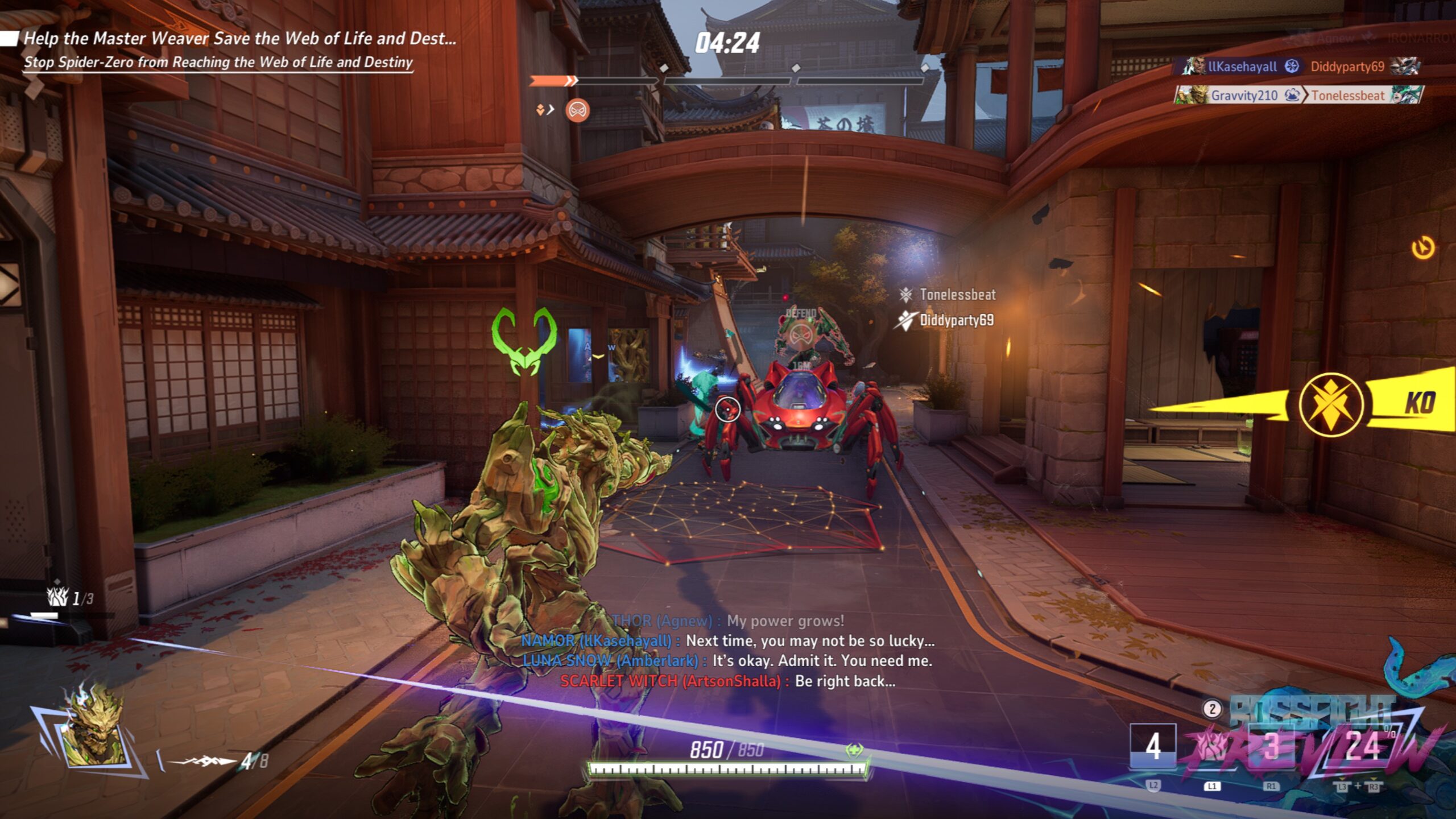The width and height of the screenshot is (1456, 819).
Task: Select Scarlet Witch's 'Be right back...' chat line
Action: click(727, 681)
